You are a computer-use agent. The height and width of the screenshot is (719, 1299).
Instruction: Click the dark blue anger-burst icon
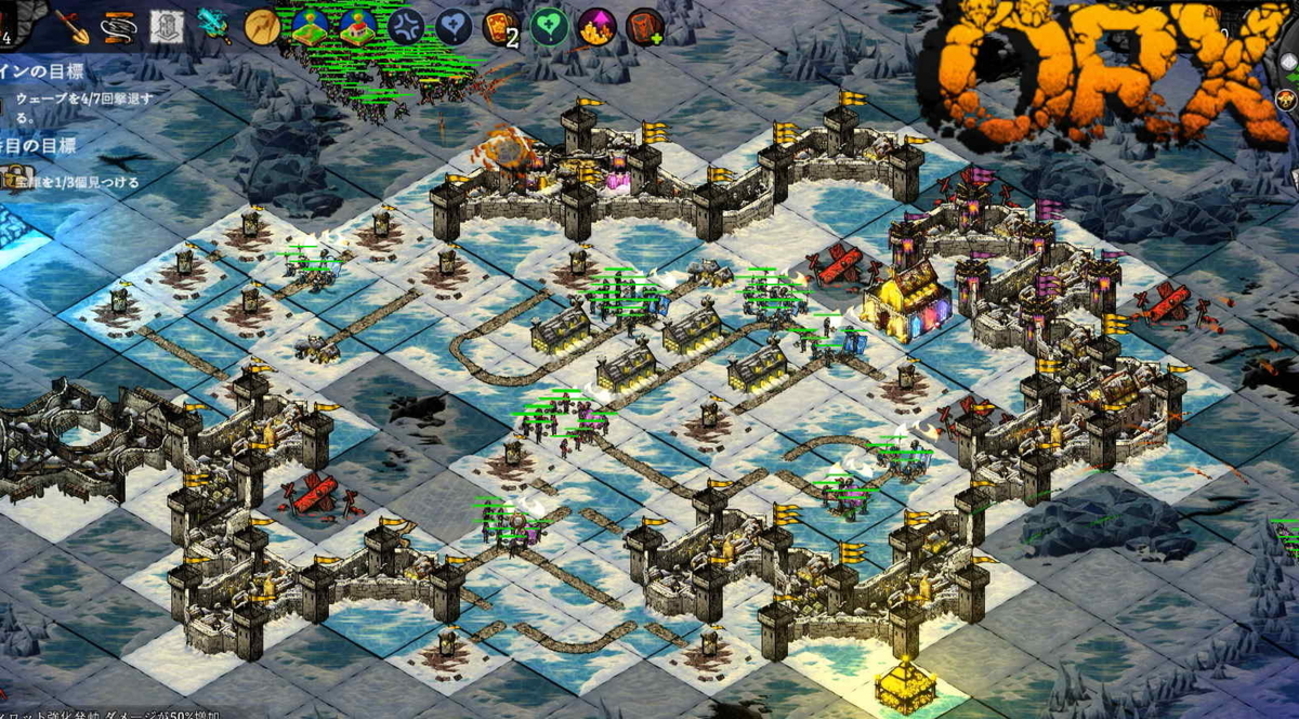tap(405, 27)
